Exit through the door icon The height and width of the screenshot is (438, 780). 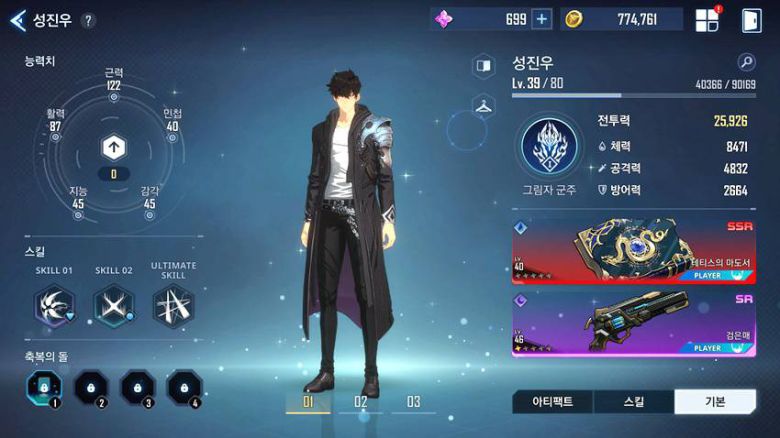click(751, 20)
